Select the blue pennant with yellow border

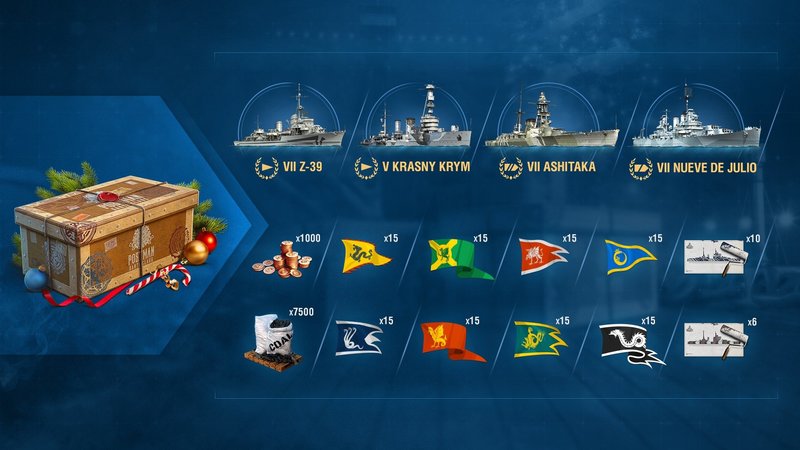pos(628,258)
